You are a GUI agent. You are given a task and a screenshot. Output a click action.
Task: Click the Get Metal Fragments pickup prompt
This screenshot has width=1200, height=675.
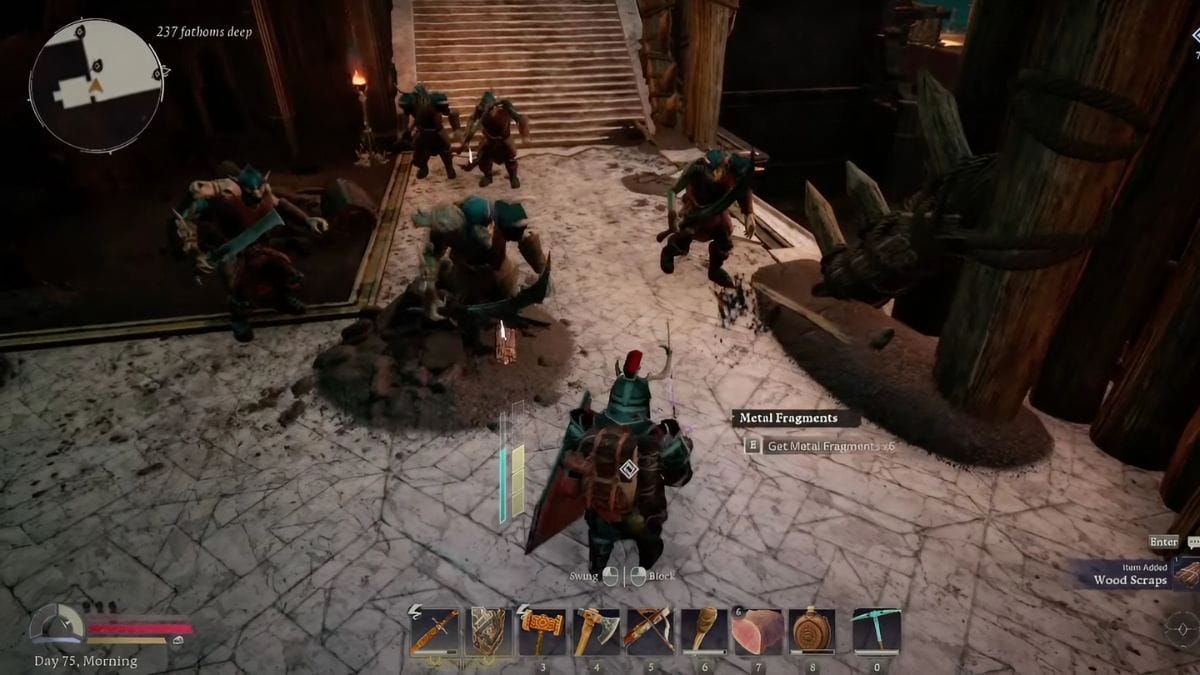(820, 446)
